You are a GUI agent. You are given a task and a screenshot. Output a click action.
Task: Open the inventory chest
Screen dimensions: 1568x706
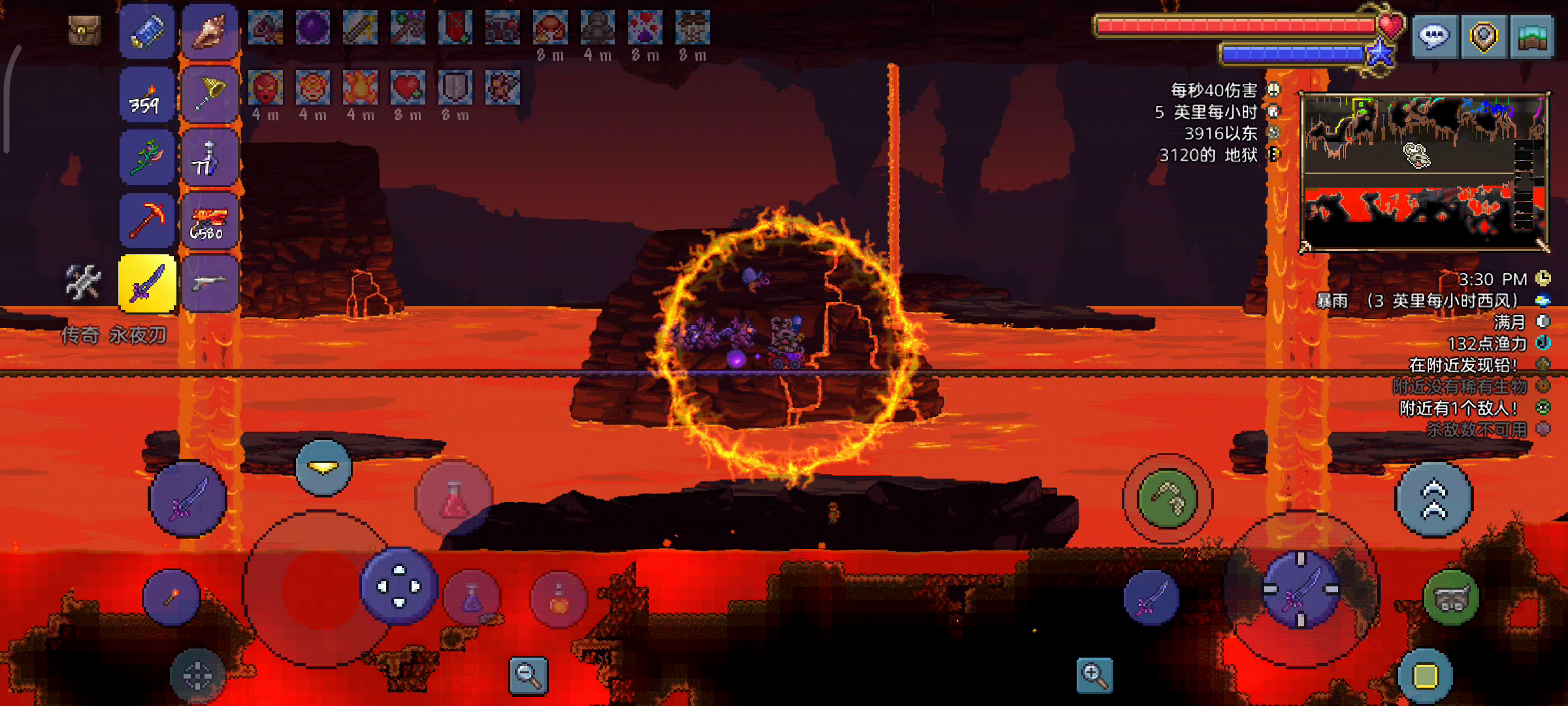tap(84, 30)
